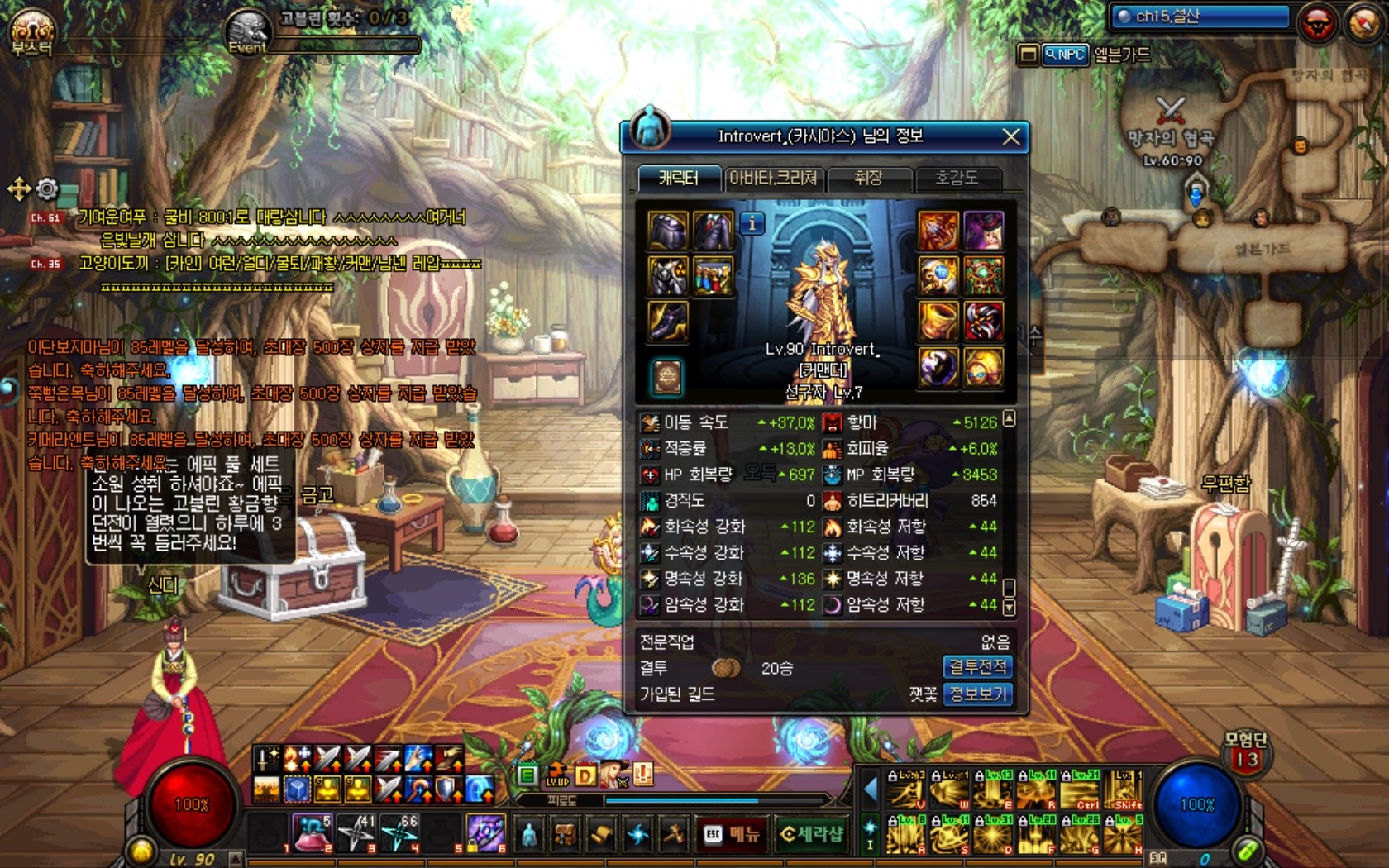
Task: Click the red bull-skull icon at top right
Action: tap(1318, 24)
